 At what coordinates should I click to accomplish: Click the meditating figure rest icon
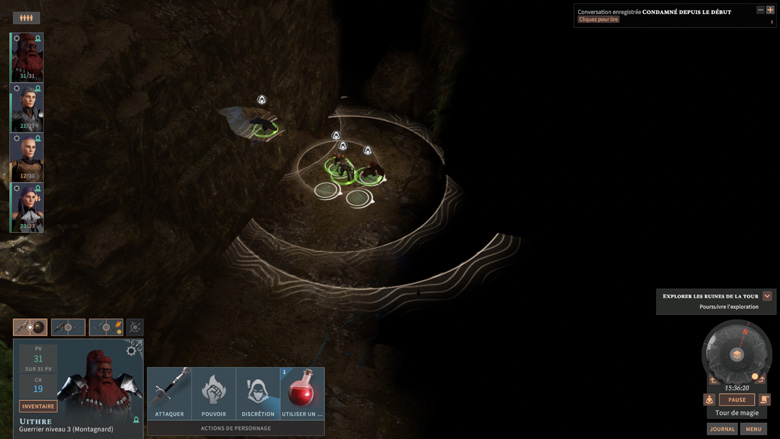click(709, 400)
